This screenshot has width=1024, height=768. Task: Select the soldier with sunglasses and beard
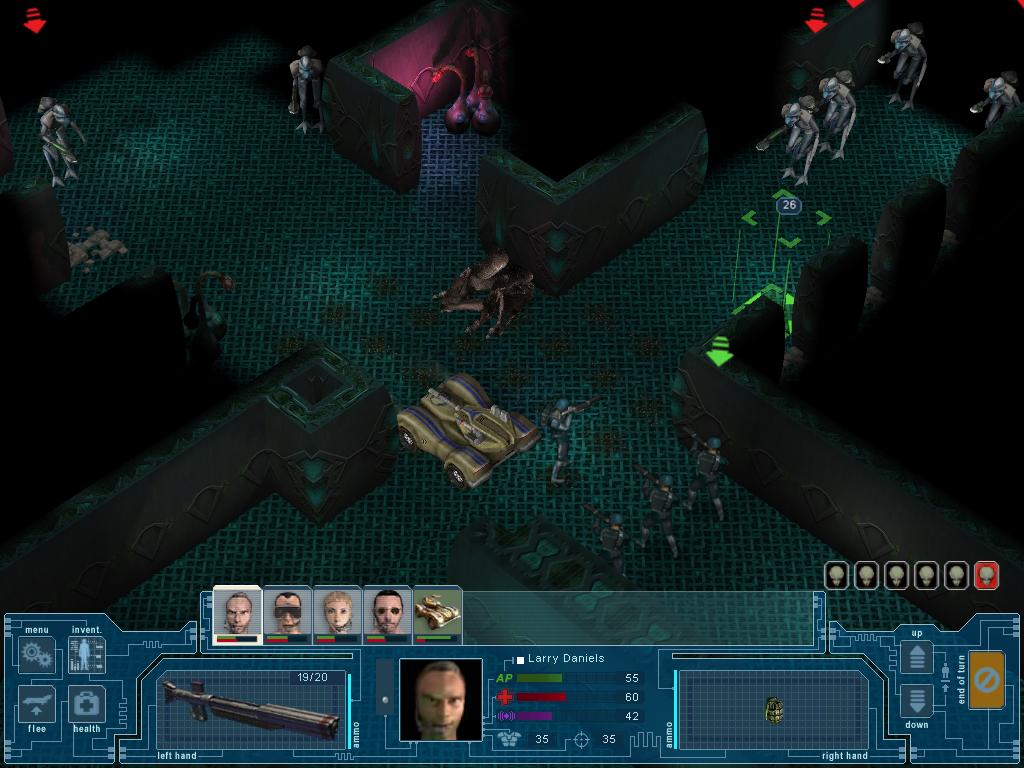[387, 612]
